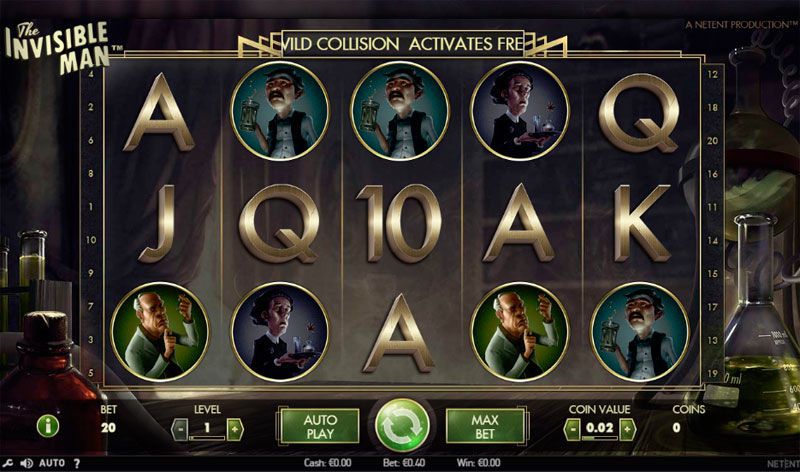Open help via the question mark
Image resolution: width=800 pixels, height=472 pixels.
77,463
